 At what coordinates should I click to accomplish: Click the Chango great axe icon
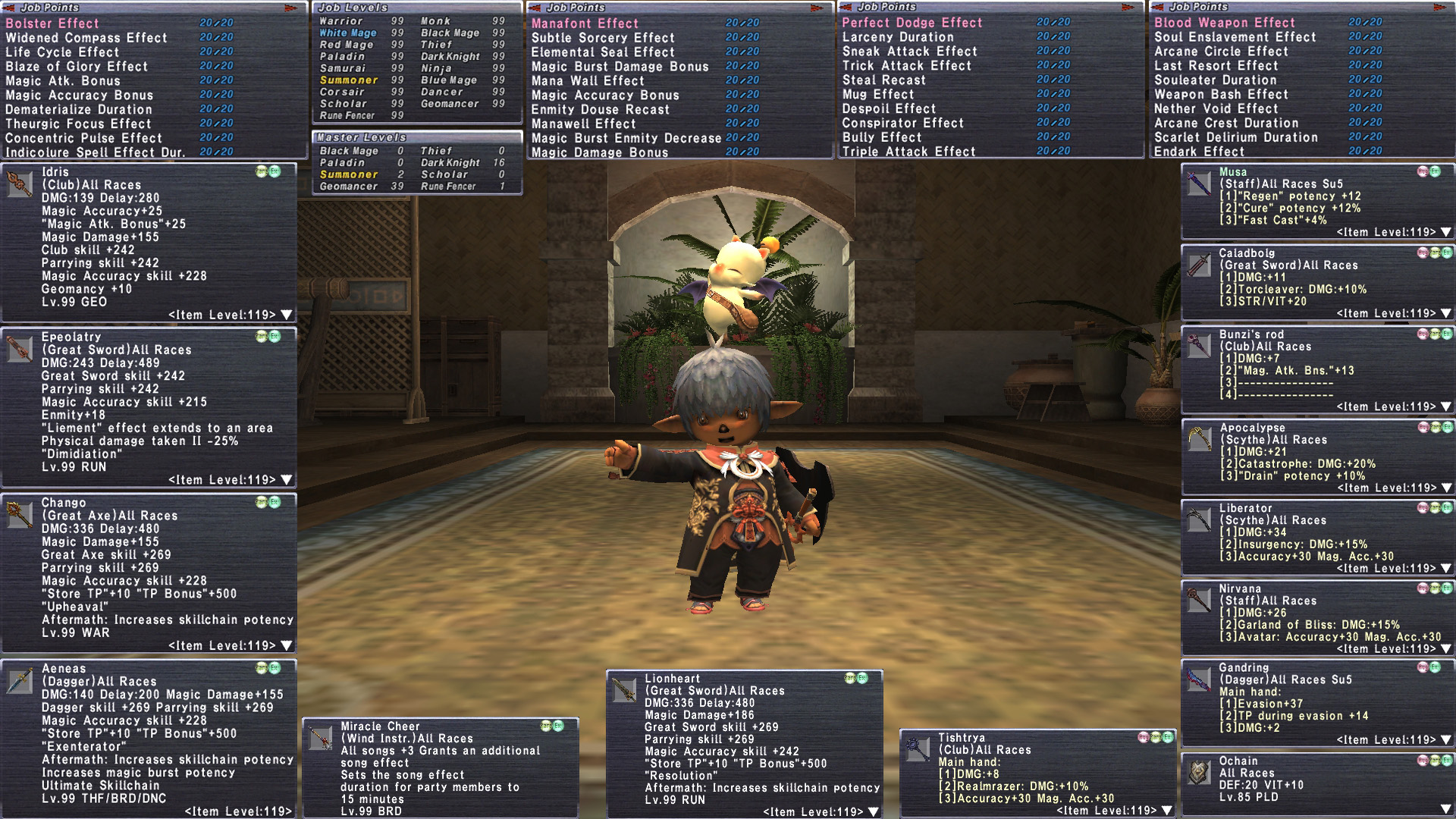(20, 515)
